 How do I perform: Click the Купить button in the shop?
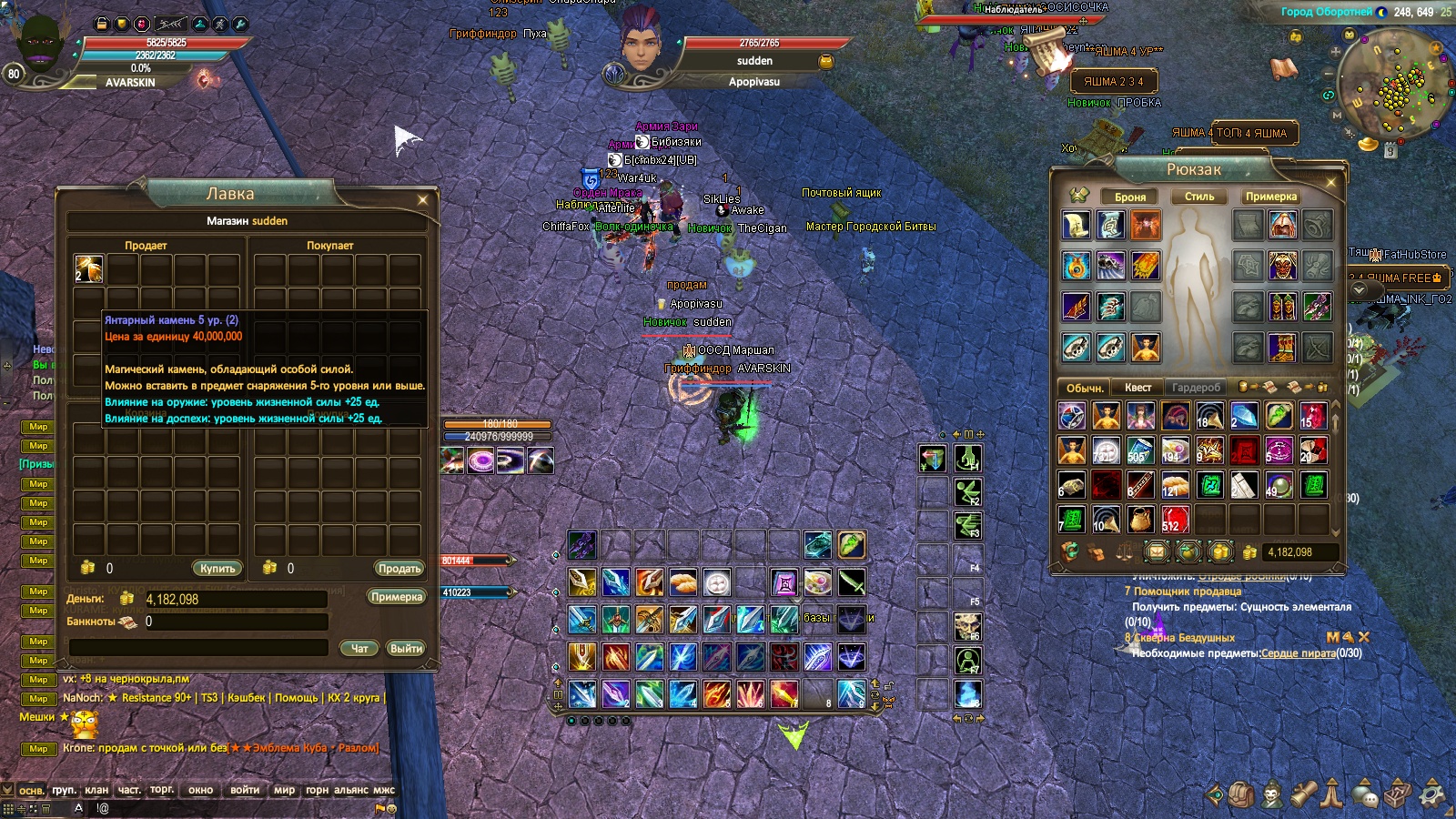[x=217, y=568]
